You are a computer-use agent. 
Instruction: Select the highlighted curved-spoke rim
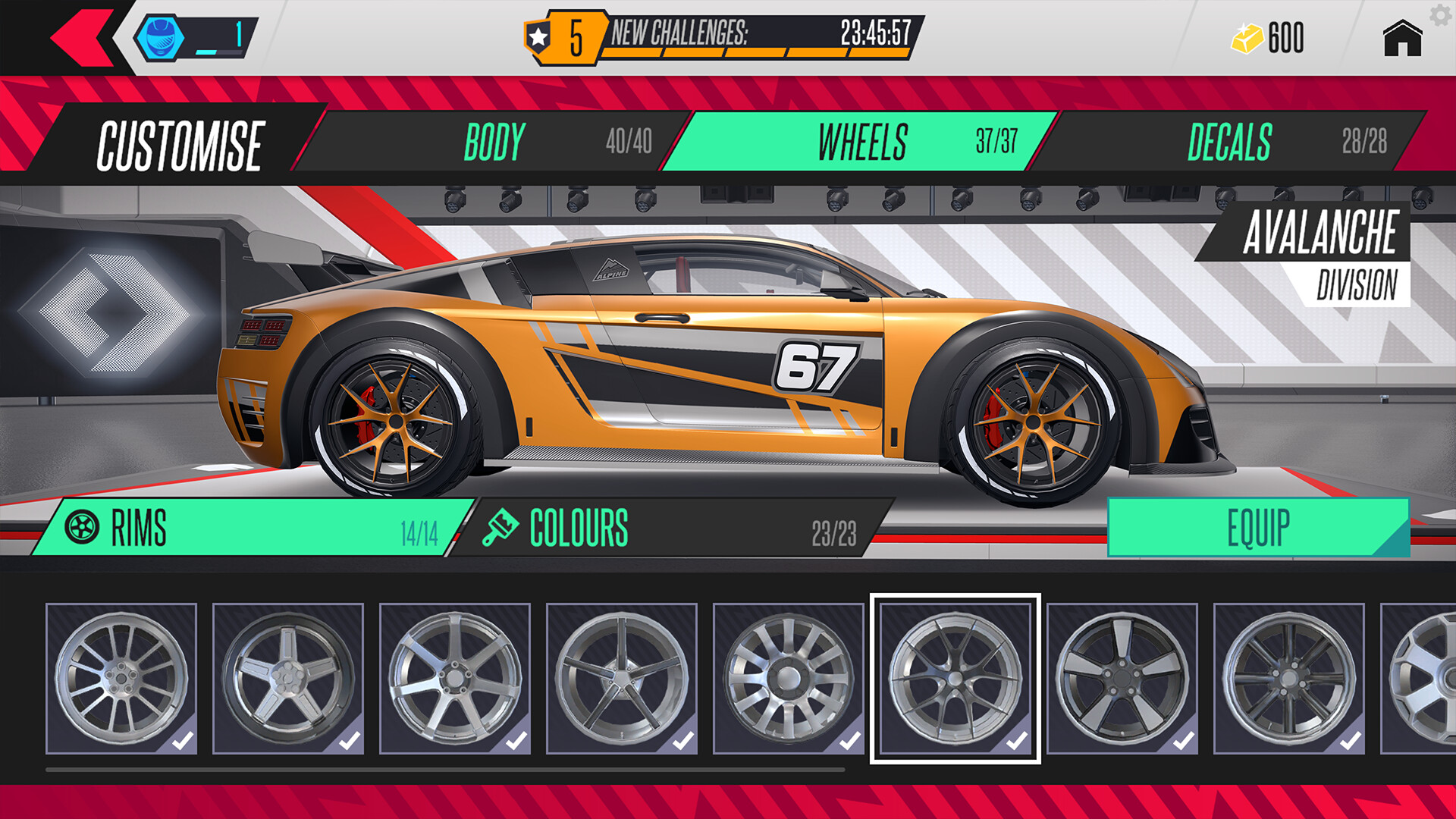955,678
